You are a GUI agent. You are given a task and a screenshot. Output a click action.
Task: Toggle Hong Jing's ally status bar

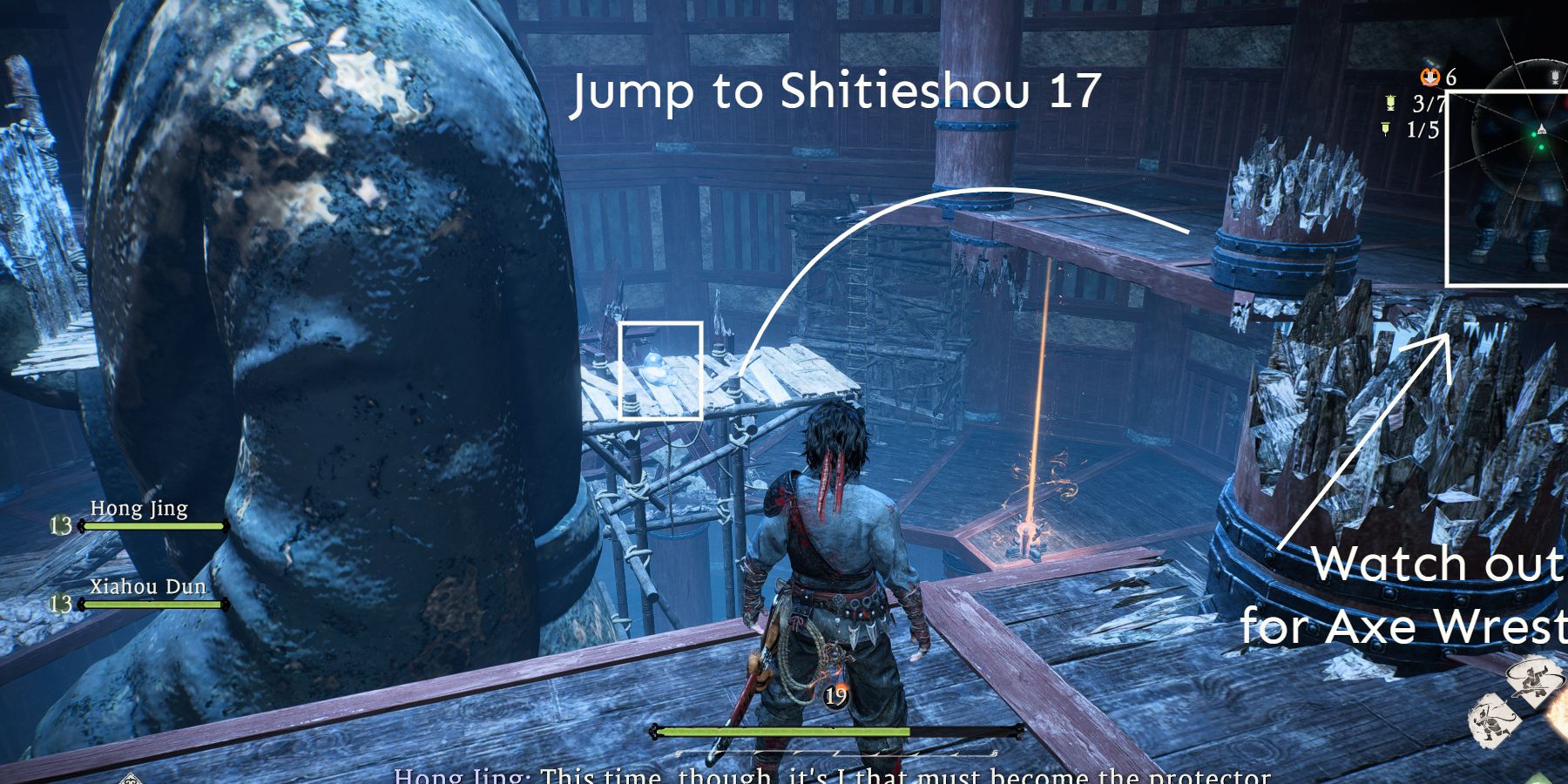pos(152,527)
